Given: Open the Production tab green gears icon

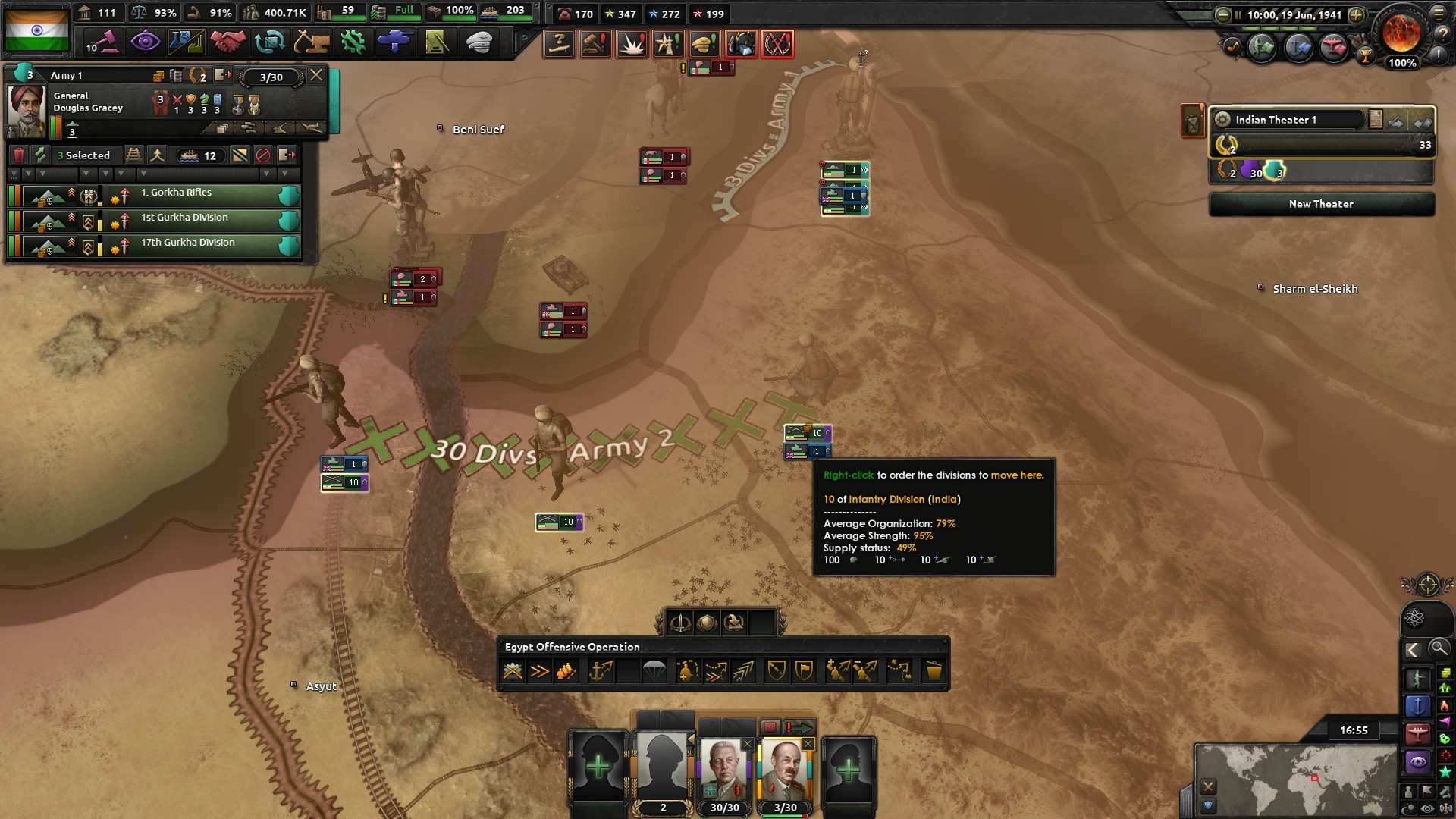Looking at the screenshot, I should tap(354, 42).
